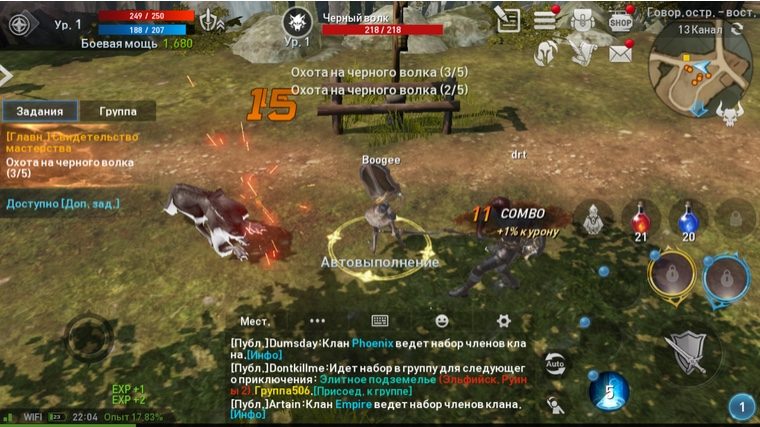This screenshot has height=427, width=760.
Task: Open the mail envelope inbox
Action: (620, 53)
